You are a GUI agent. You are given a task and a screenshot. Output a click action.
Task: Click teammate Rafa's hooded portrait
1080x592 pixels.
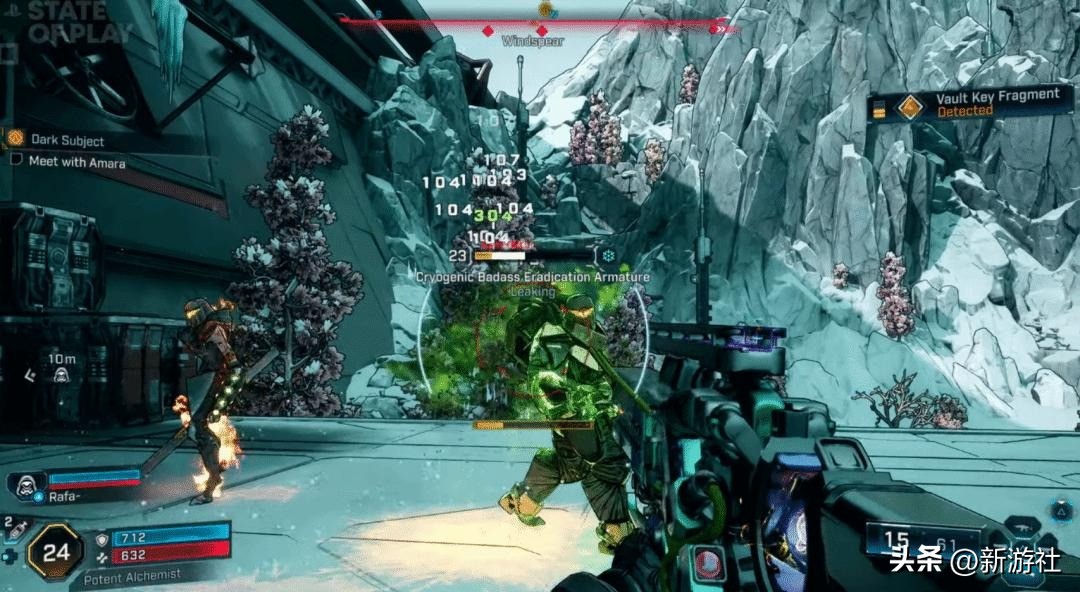click(26, 485)
